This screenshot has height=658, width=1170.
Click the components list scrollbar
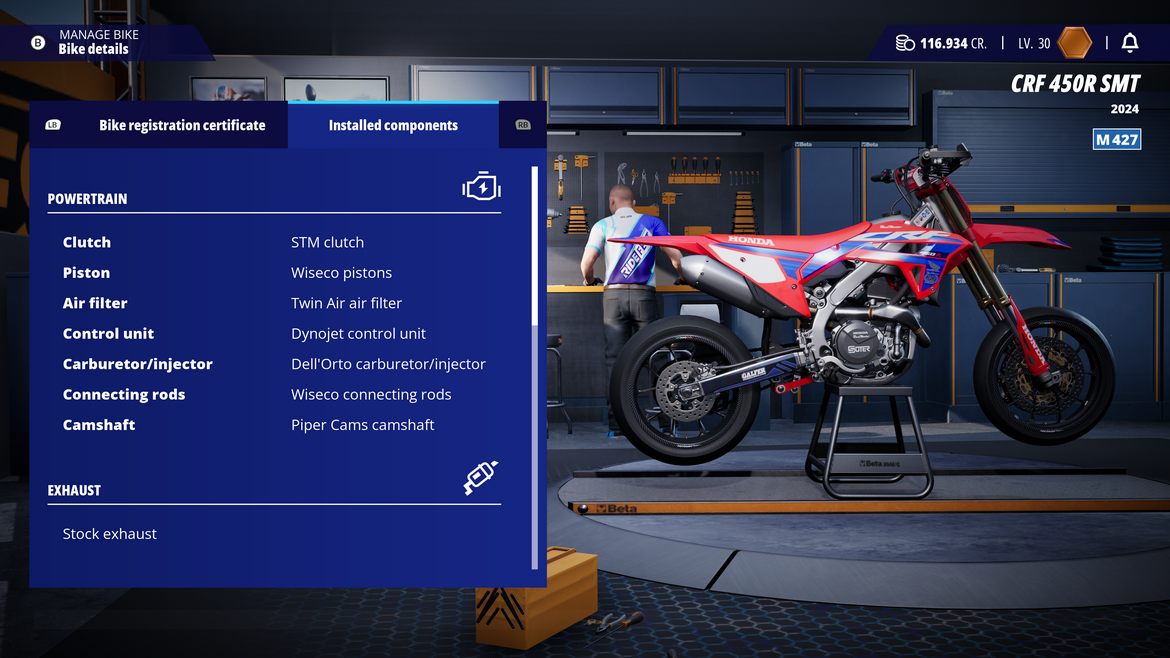click(535, 245)
